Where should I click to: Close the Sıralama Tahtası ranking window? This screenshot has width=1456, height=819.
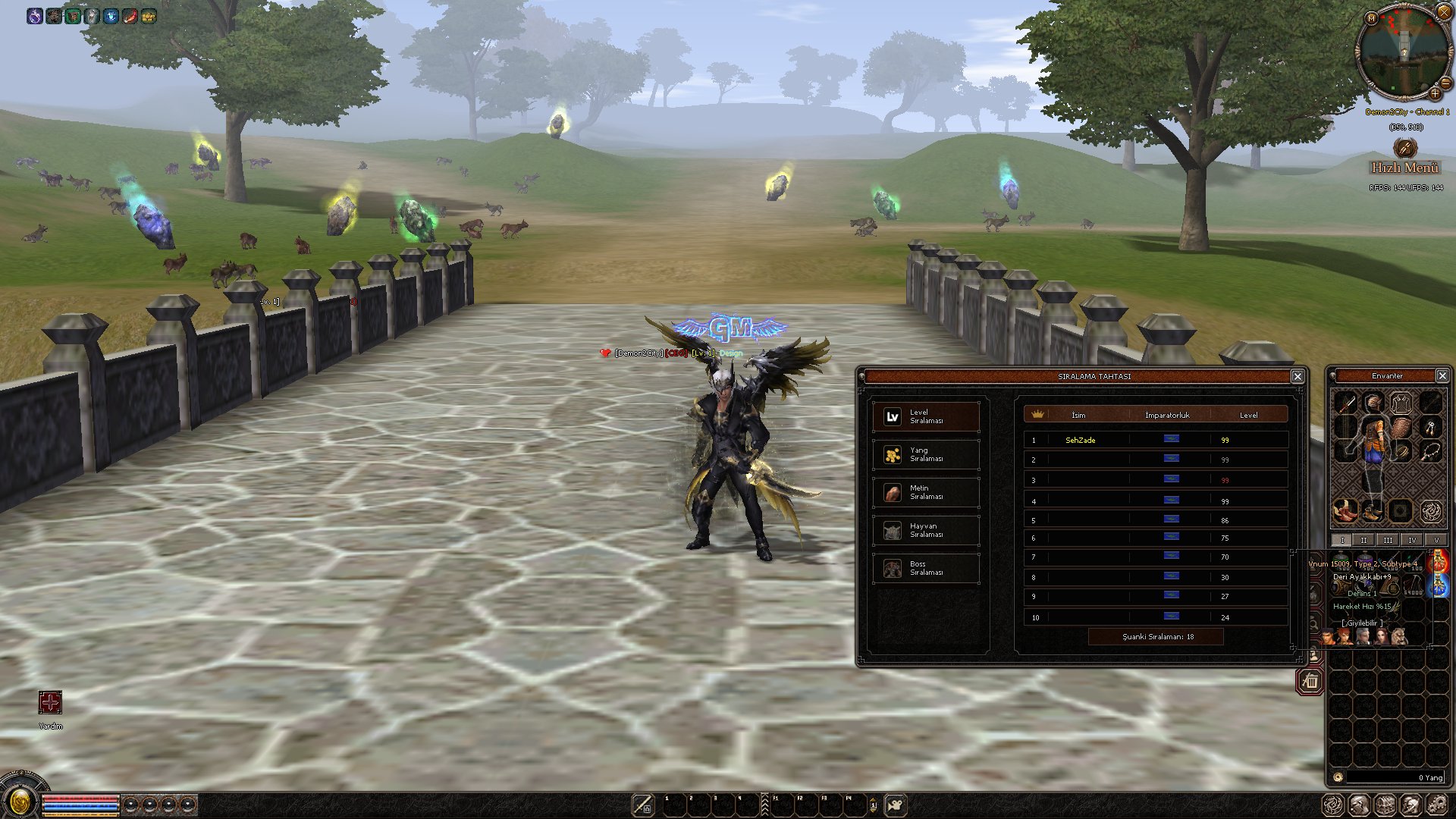pyautogui.click(x=1298, y=376)
